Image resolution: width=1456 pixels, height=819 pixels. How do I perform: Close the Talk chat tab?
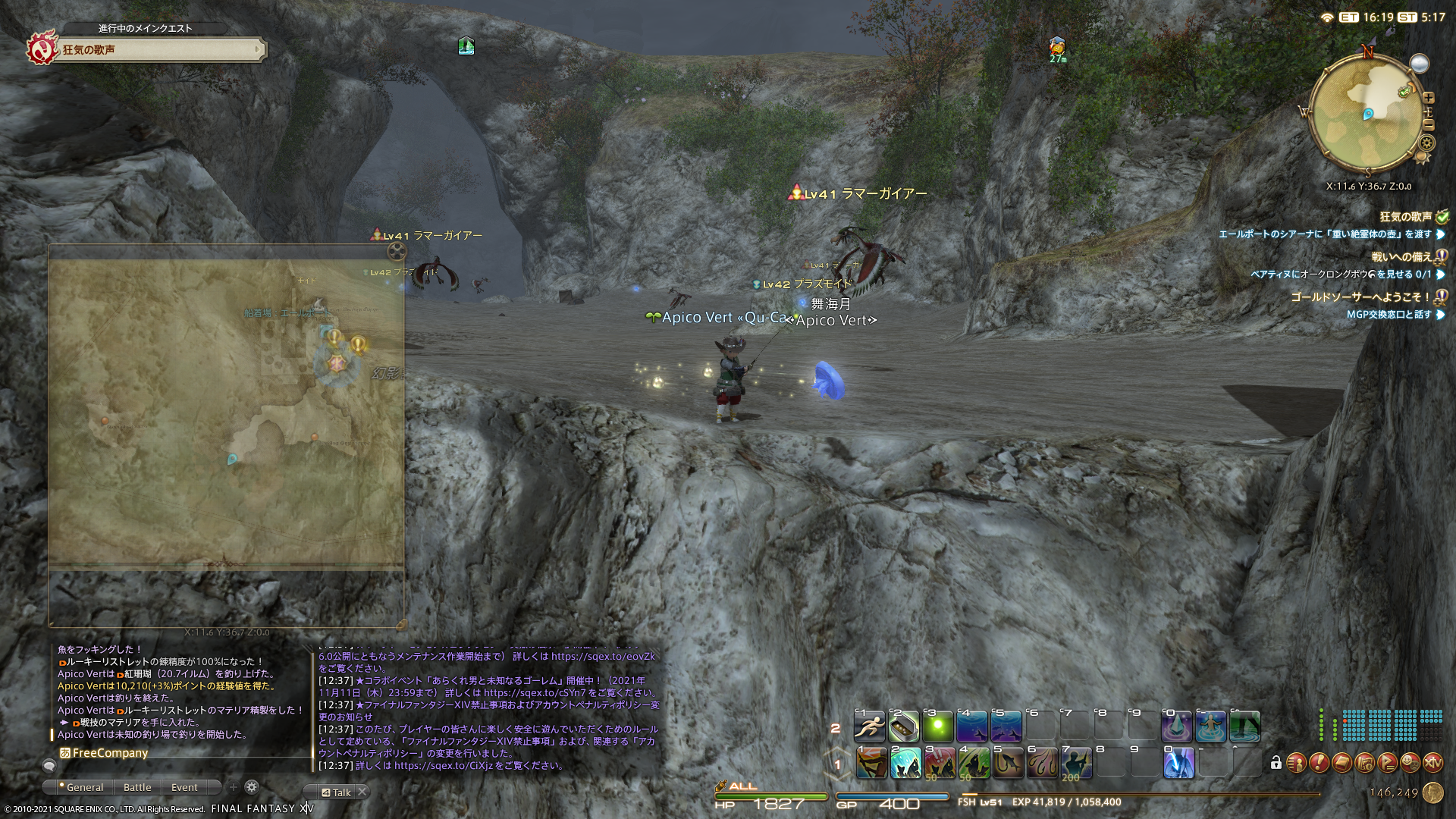[x=362, y=792]
